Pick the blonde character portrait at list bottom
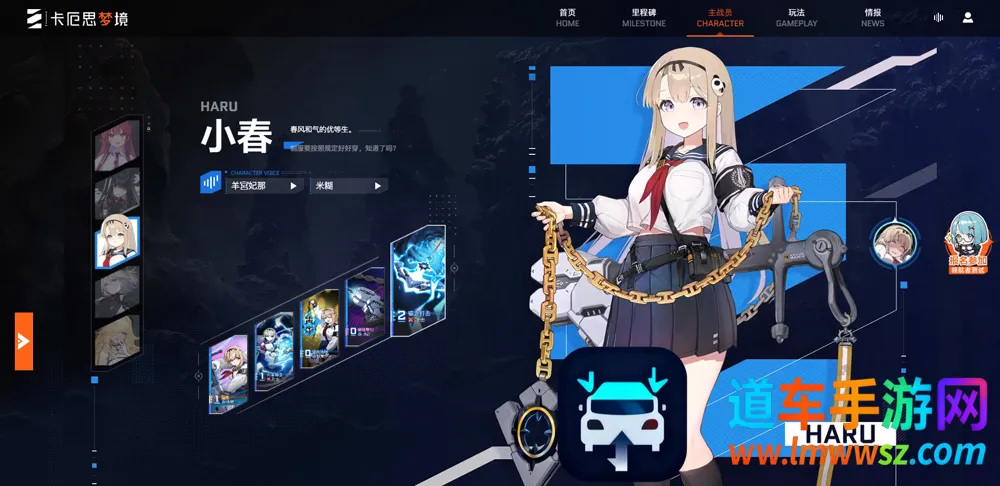This screenshot has height=486, width=1000. (116, 342)
